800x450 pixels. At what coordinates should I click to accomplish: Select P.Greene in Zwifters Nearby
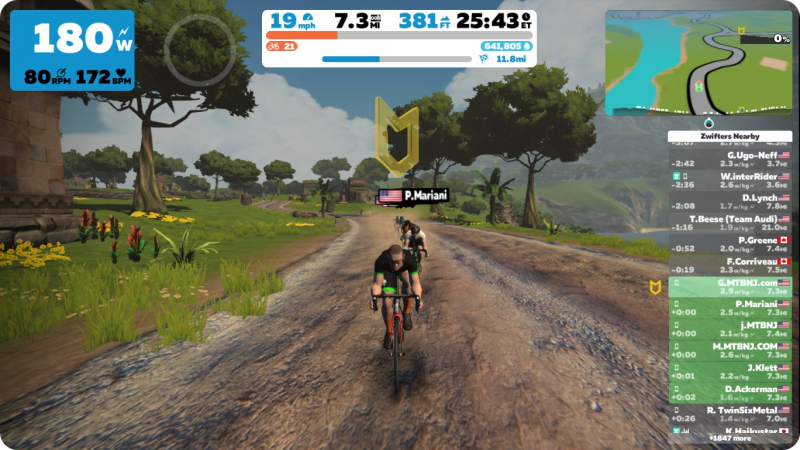click(x=730, y=244)
